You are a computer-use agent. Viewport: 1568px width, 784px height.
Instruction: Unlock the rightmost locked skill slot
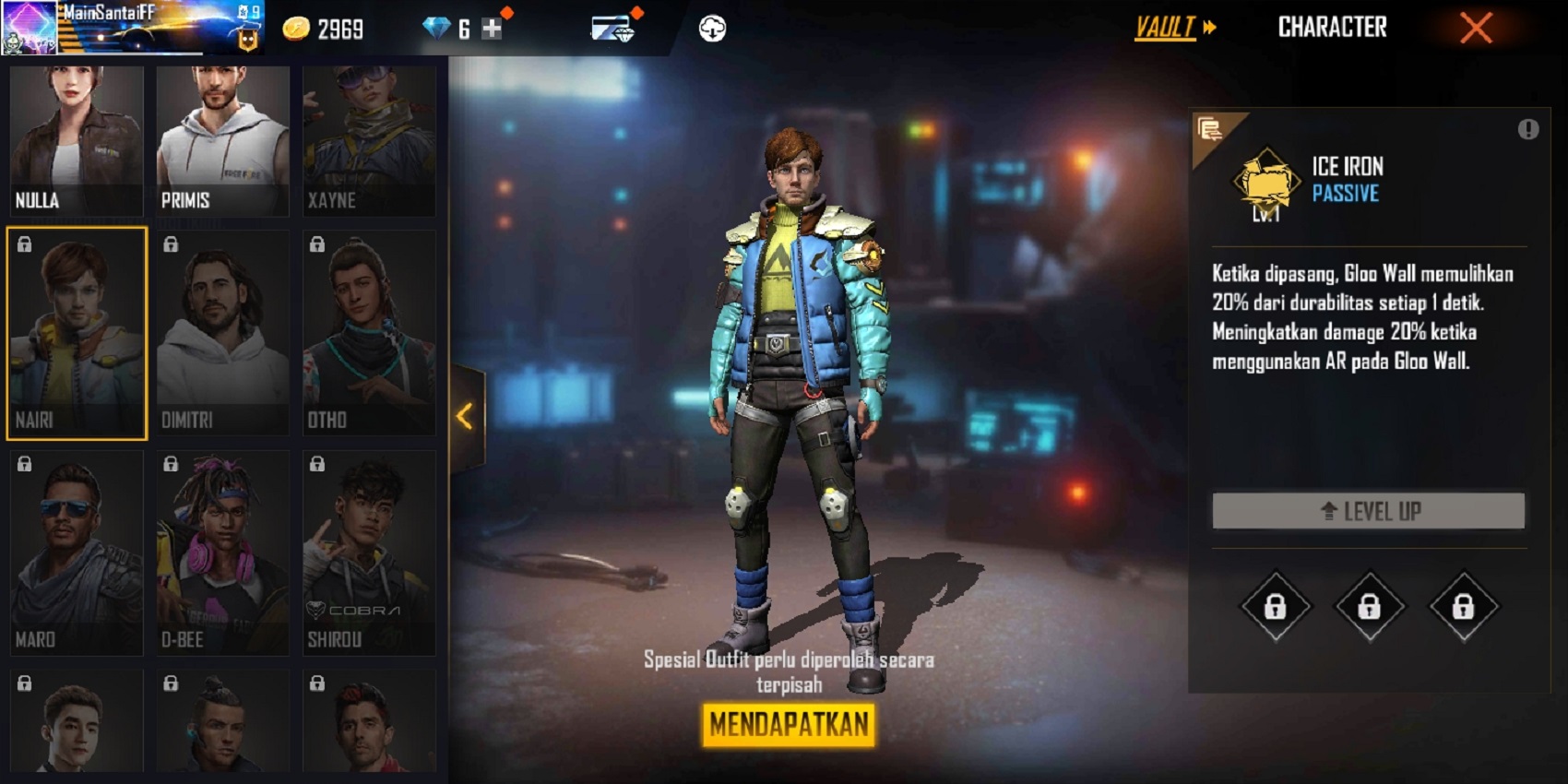point(1463,608)
